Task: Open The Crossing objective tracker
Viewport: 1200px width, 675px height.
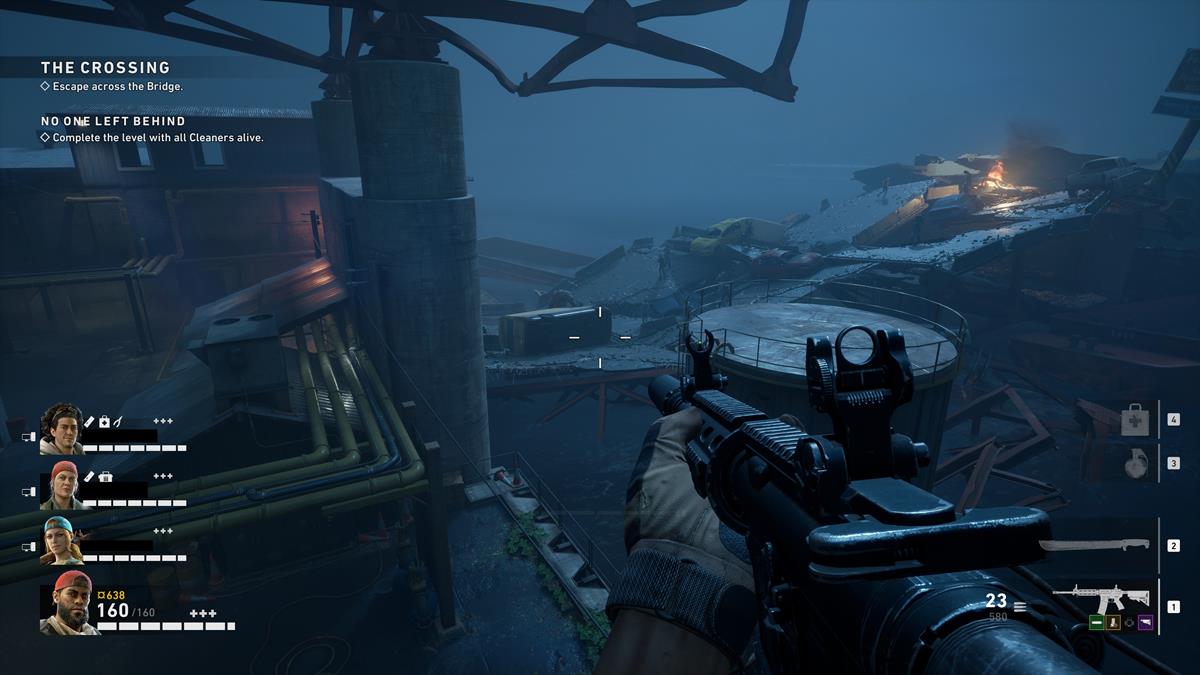Action: 105,68
